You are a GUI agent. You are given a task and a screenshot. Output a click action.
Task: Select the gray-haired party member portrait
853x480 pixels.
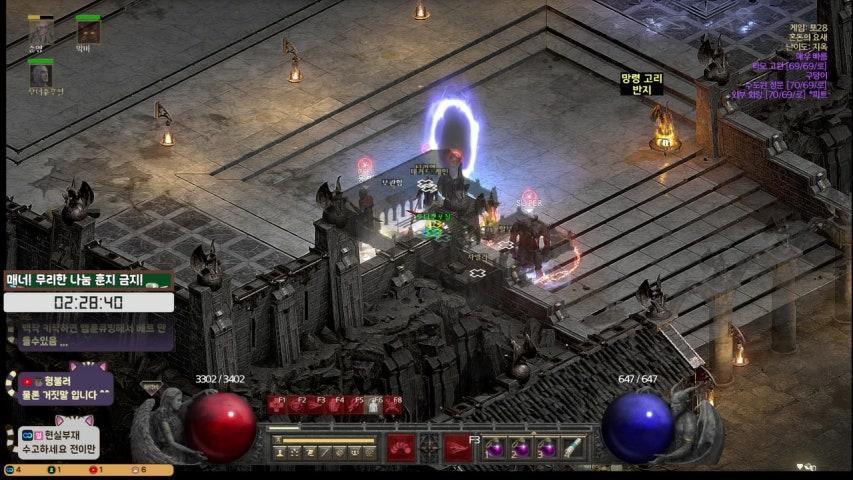coord(41,75)
